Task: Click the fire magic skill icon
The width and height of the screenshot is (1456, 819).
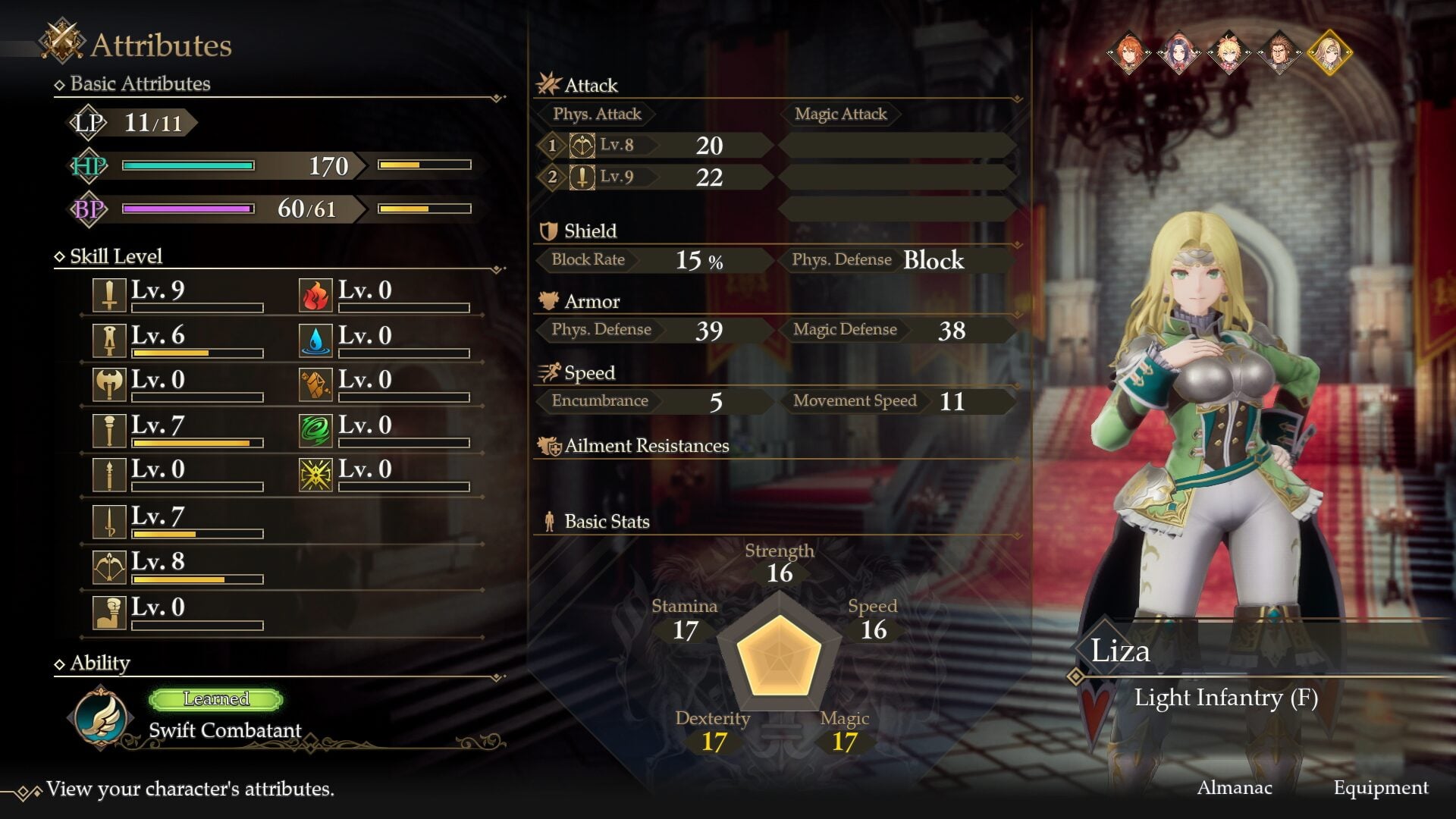Action: (x=315, y=296)
